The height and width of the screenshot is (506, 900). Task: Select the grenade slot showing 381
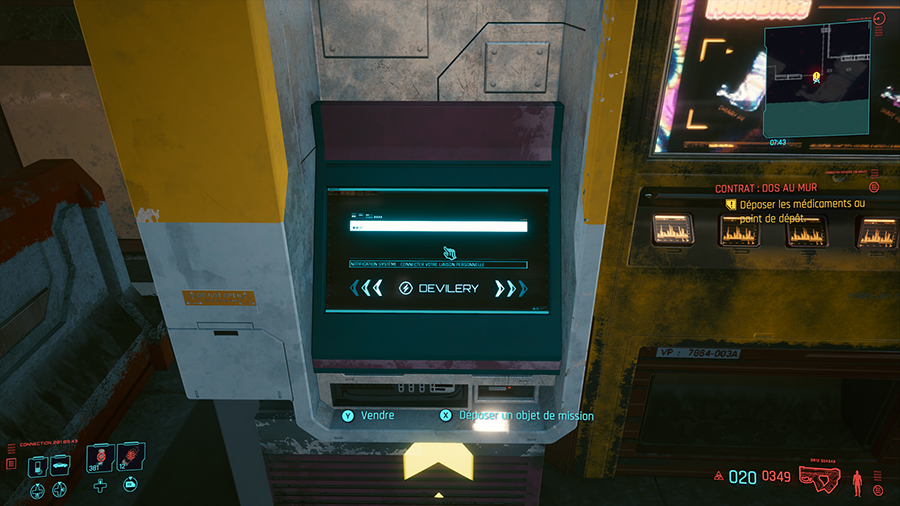pyautogui.click(x=100, y=458)
